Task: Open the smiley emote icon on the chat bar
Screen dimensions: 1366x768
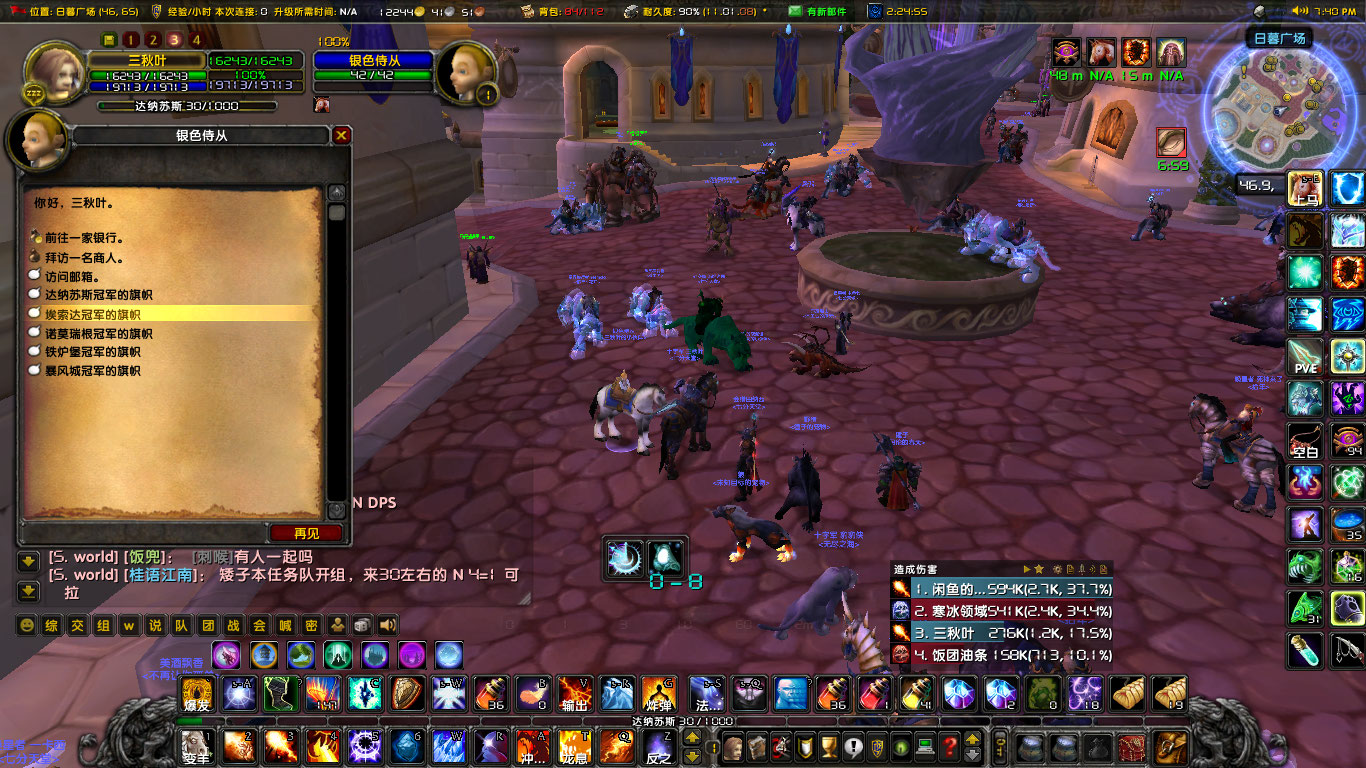Action: (x=27, y=624)
